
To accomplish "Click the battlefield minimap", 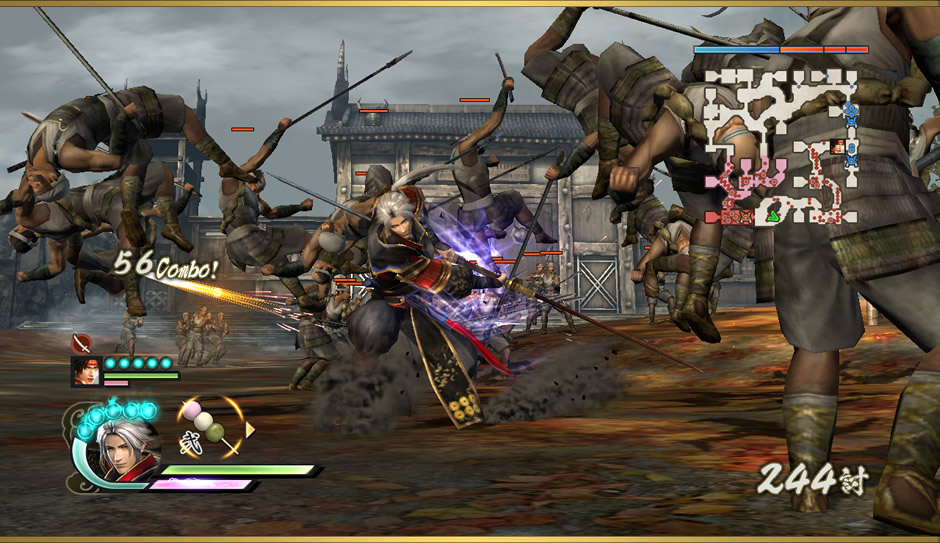I will [x=780, y=145].
